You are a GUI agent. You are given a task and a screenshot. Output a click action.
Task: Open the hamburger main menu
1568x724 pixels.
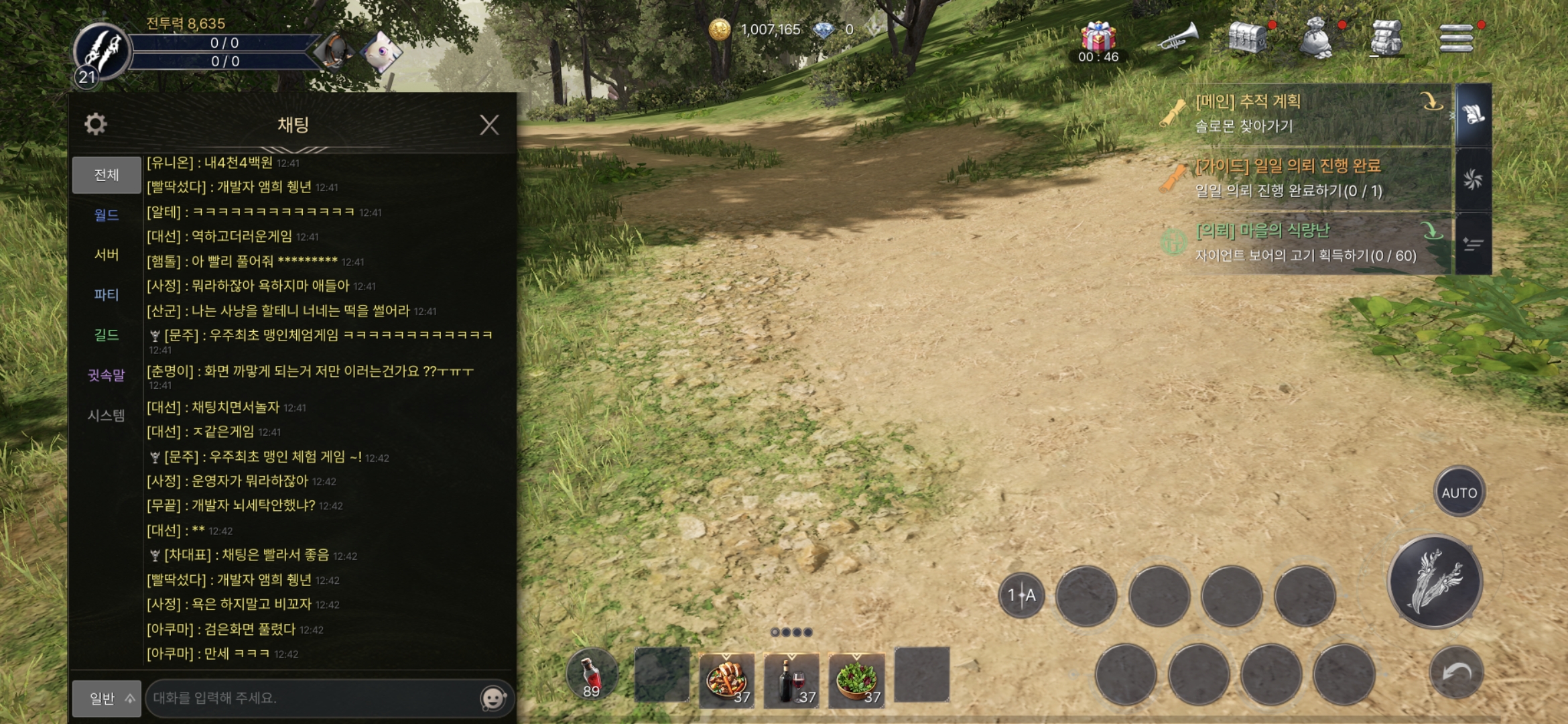(1456, 38)
